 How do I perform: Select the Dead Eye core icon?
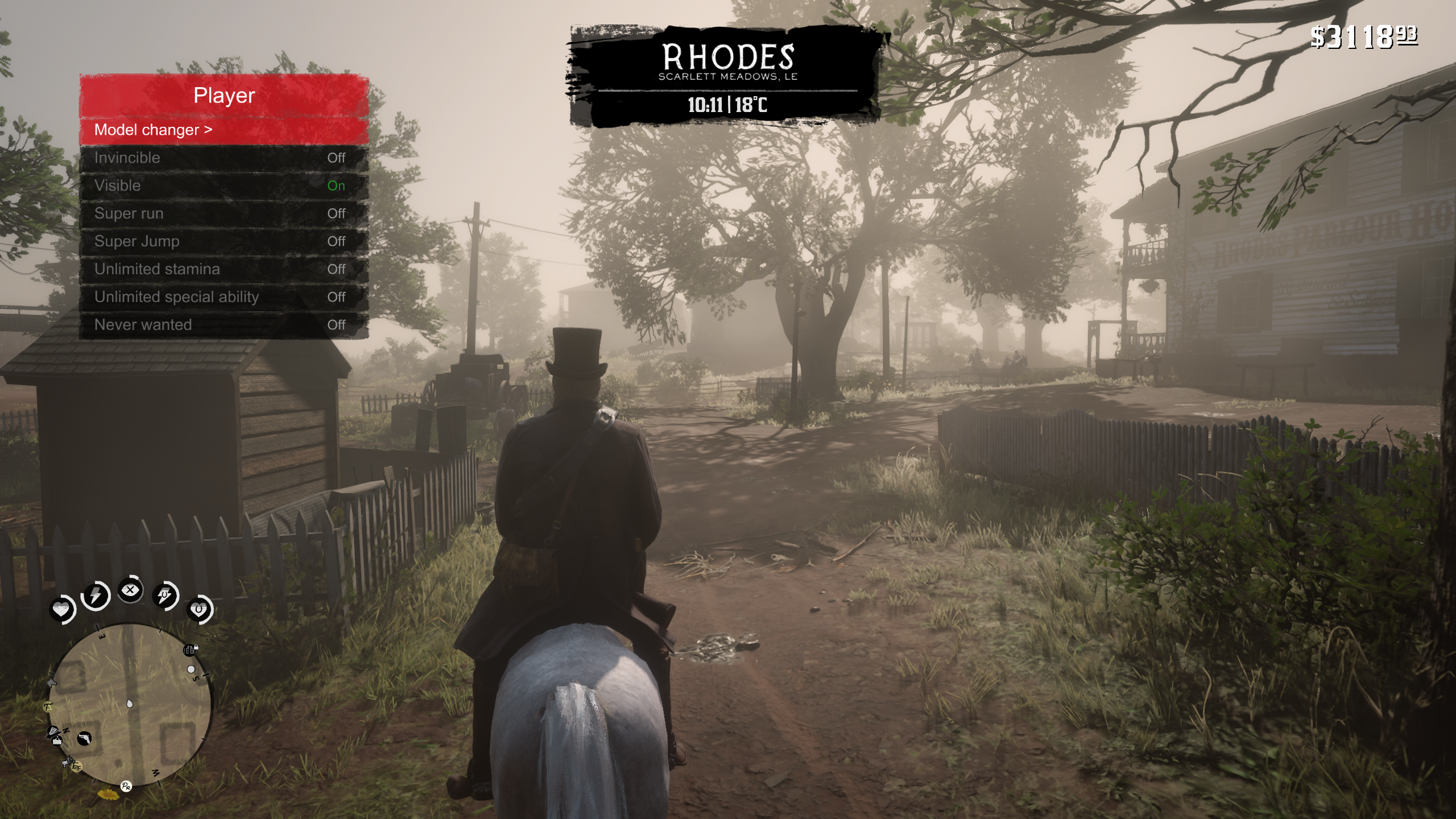(130, 590)
